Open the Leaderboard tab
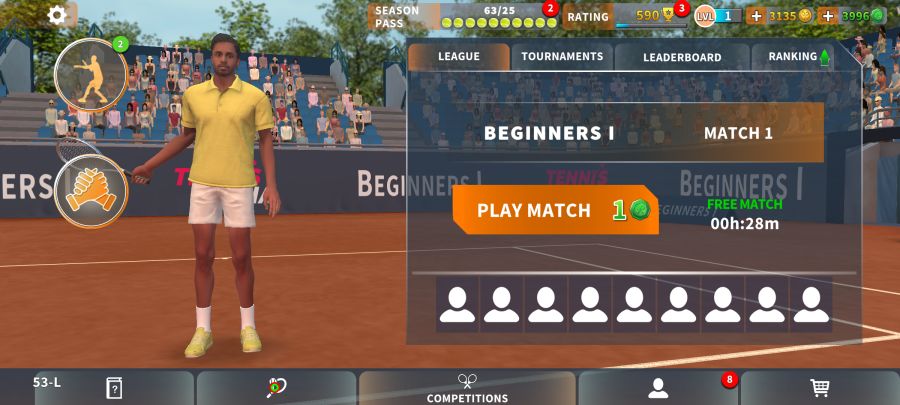 click(683, 57)
